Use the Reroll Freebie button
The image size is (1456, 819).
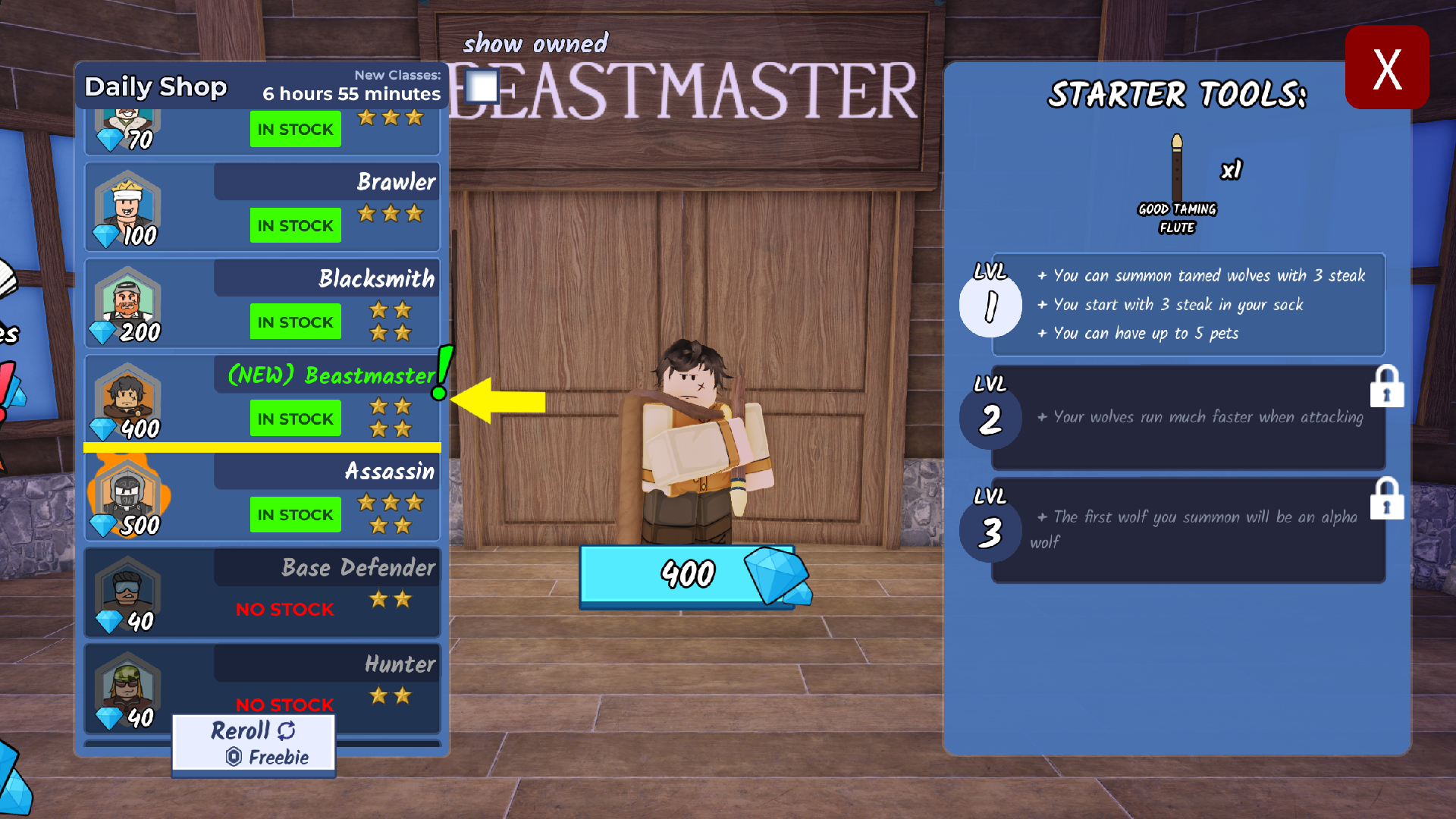(253, 743)
